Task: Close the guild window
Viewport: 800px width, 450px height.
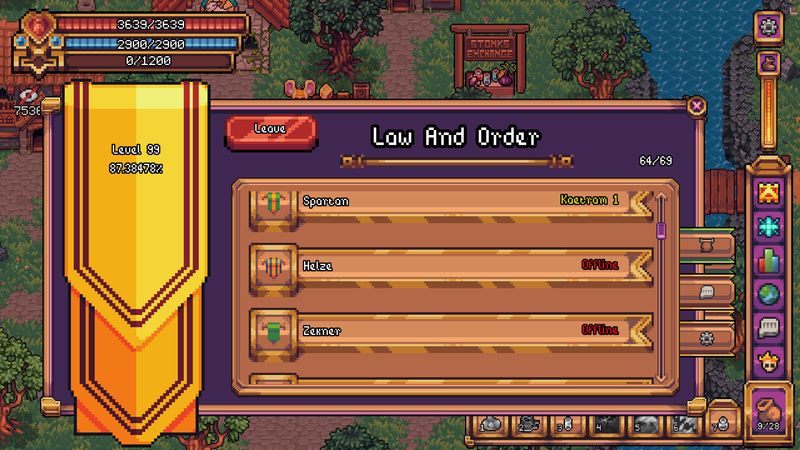Action: tap(697, 105)
